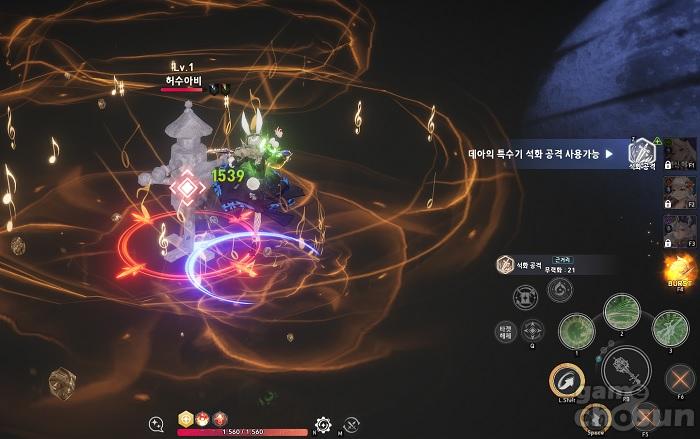Click the locked F6 skill slot
700x439 pixels.
(679, 381)
